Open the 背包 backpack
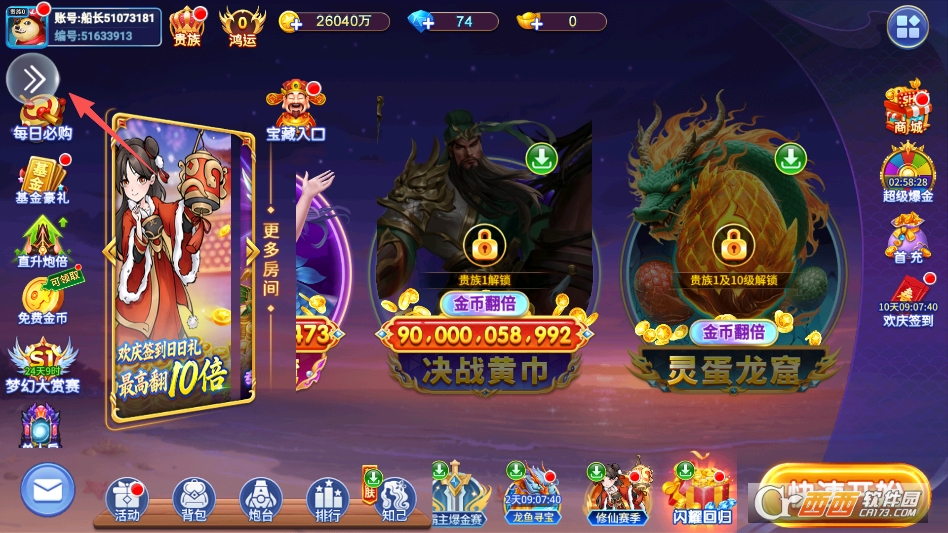The height and width of the screenshot is (533, 948). 194,499
